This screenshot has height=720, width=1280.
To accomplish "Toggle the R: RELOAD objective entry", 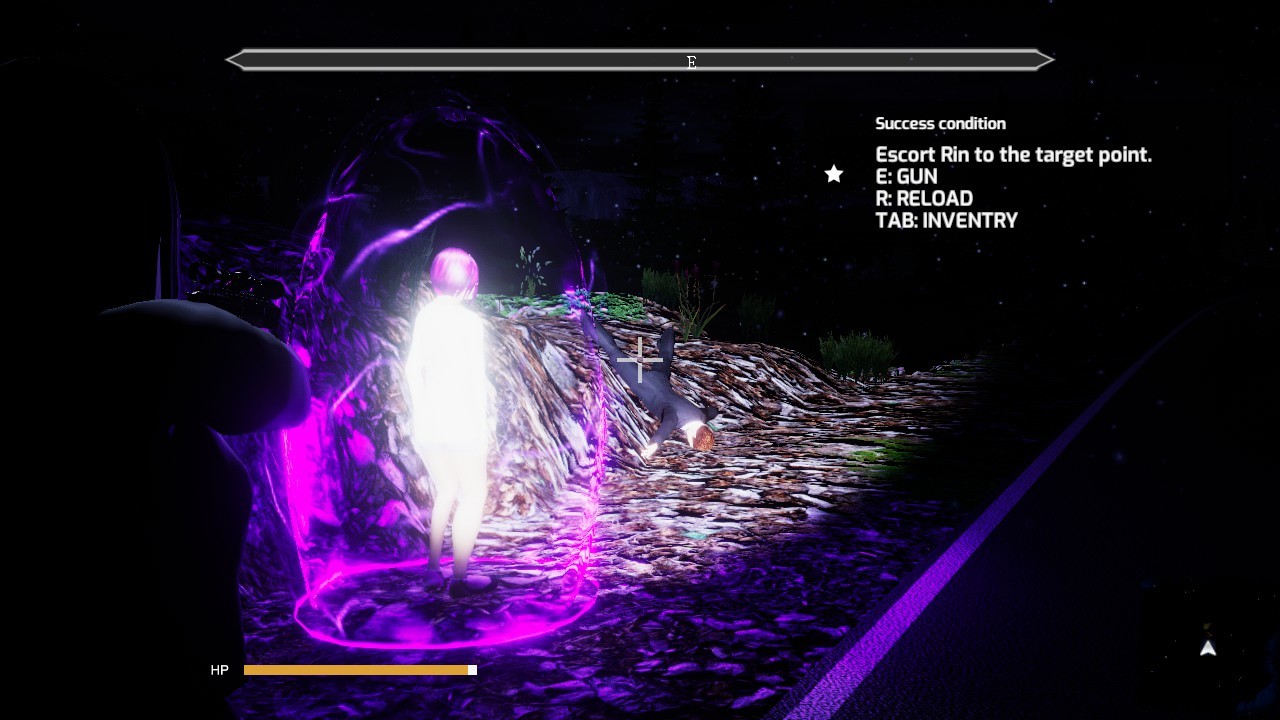I will point(924,198).
